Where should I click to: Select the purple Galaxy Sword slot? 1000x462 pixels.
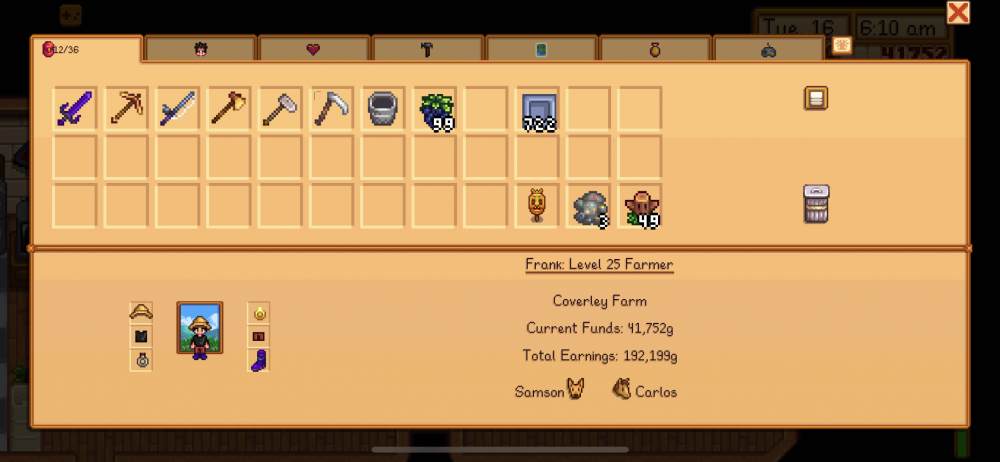75,108
